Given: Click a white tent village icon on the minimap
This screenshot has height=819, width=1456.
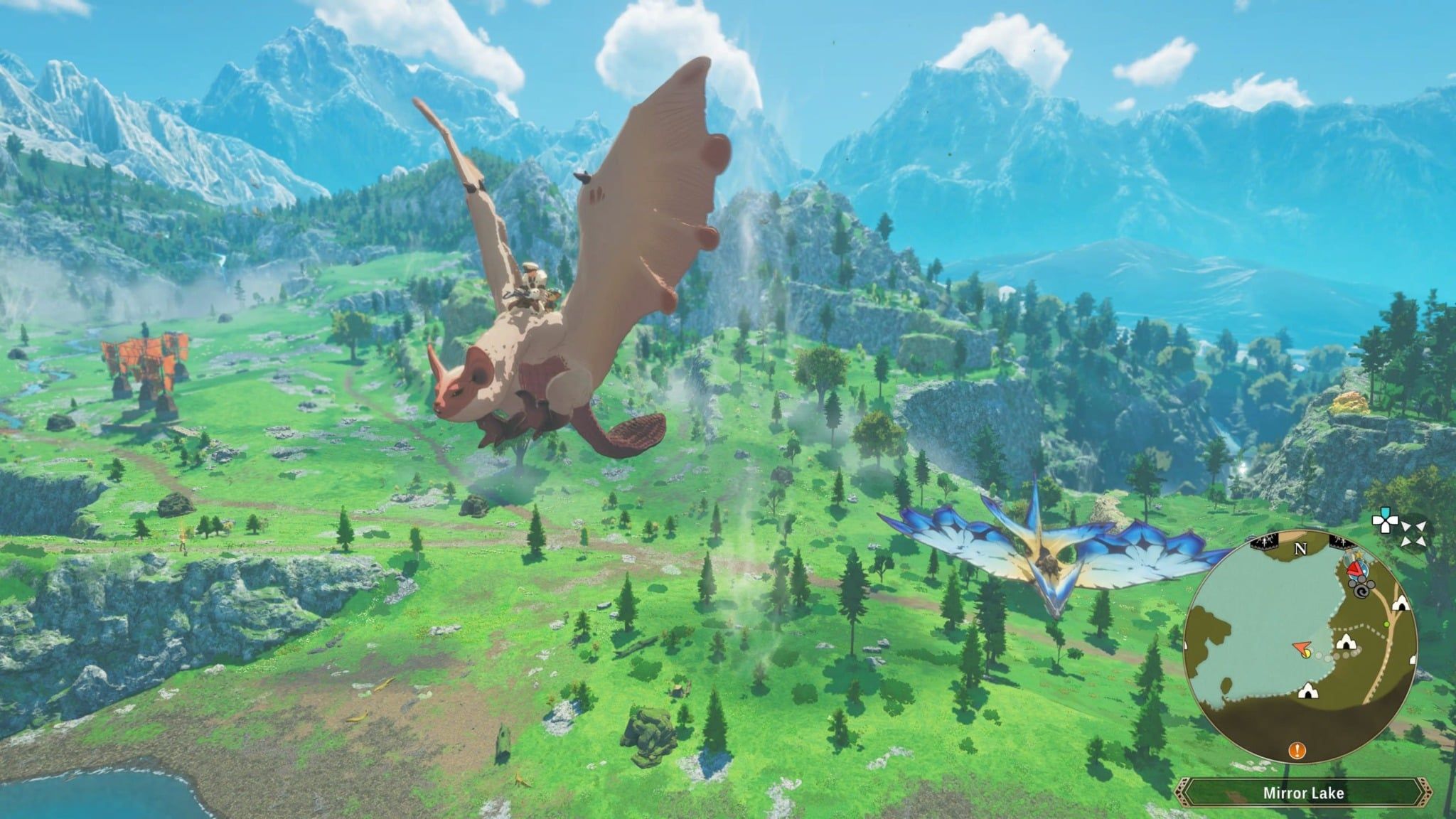Looking at the screenshot, I should pyautogui.click(x=1347, y=642).
